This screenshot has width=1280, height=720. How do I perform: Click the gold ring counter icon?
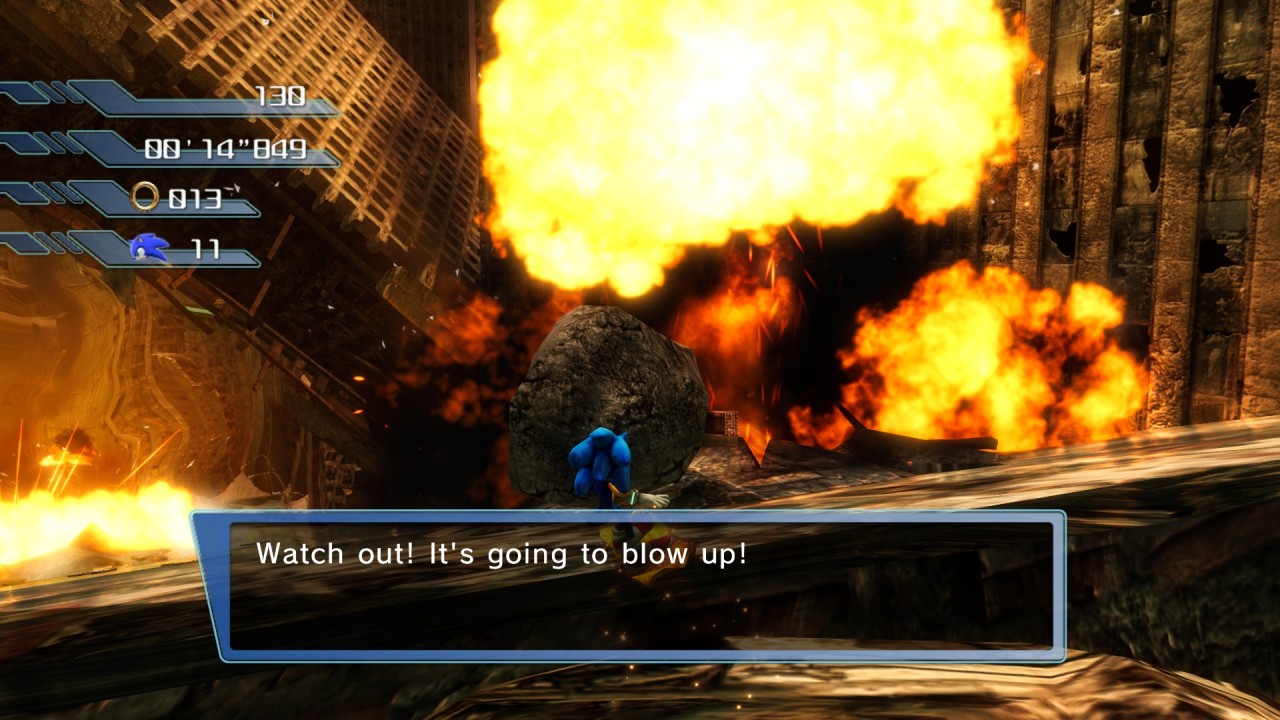[145, 197]
